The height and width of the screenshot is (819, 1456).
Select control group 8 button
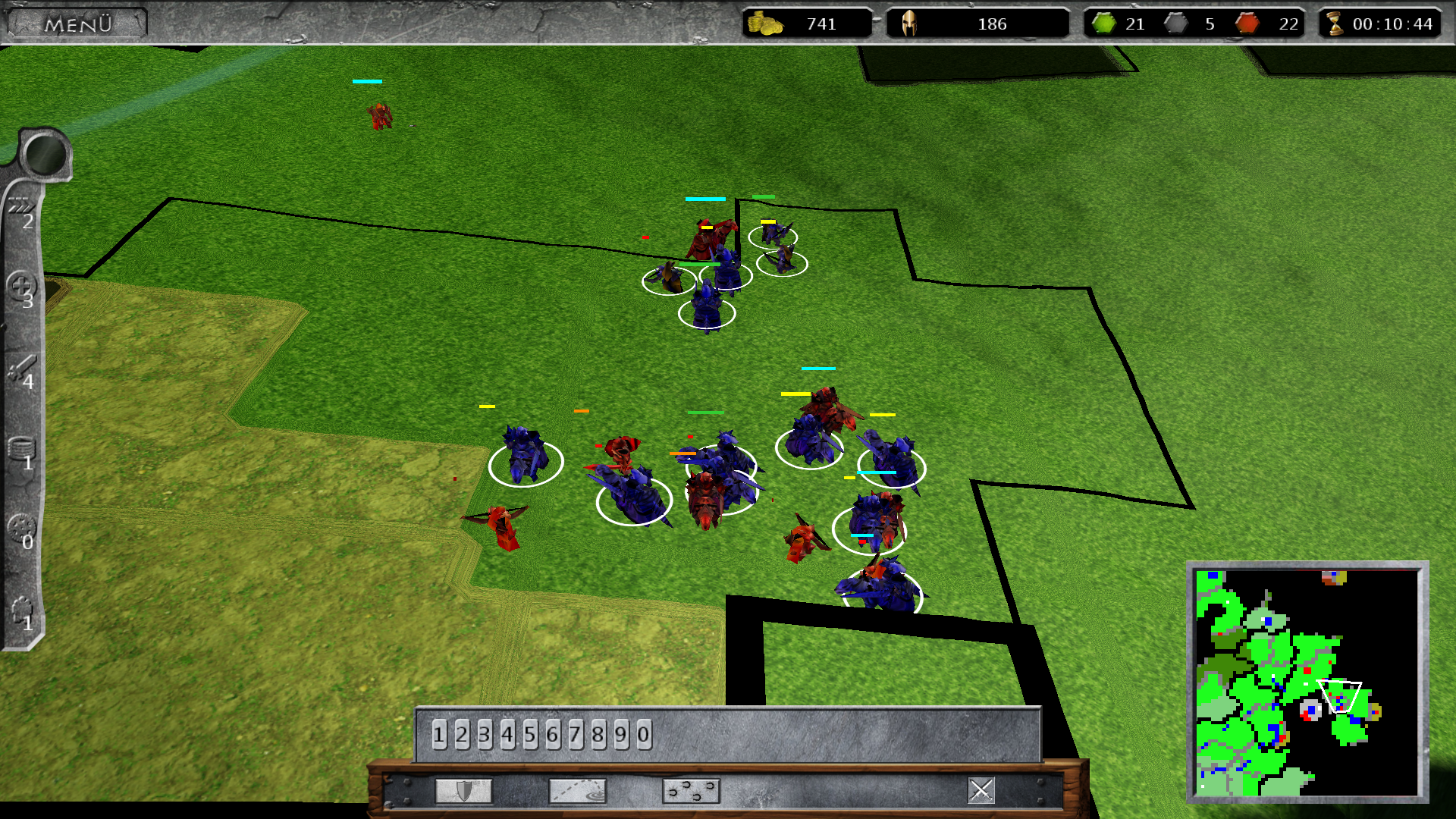(x=598, y=734)
